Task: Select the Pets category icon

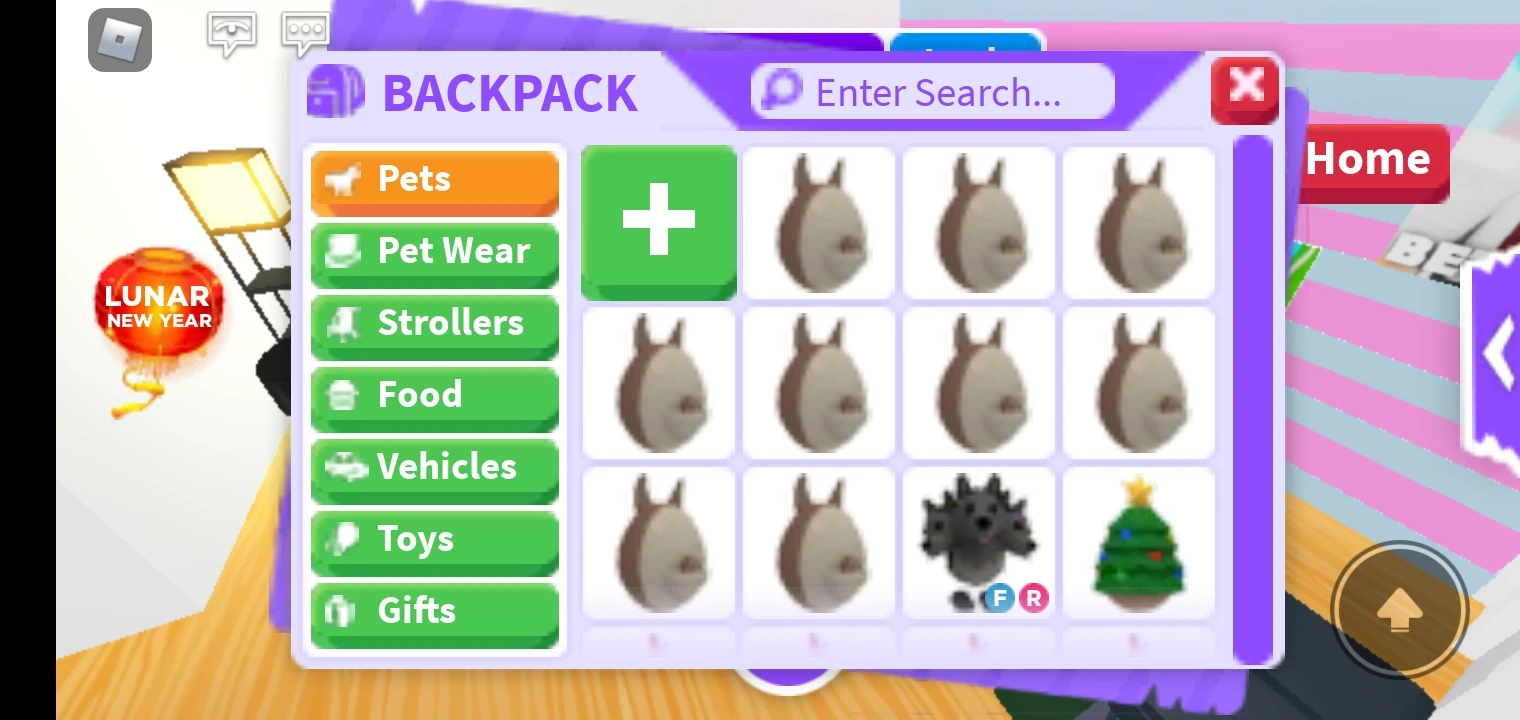Action: 345,179
